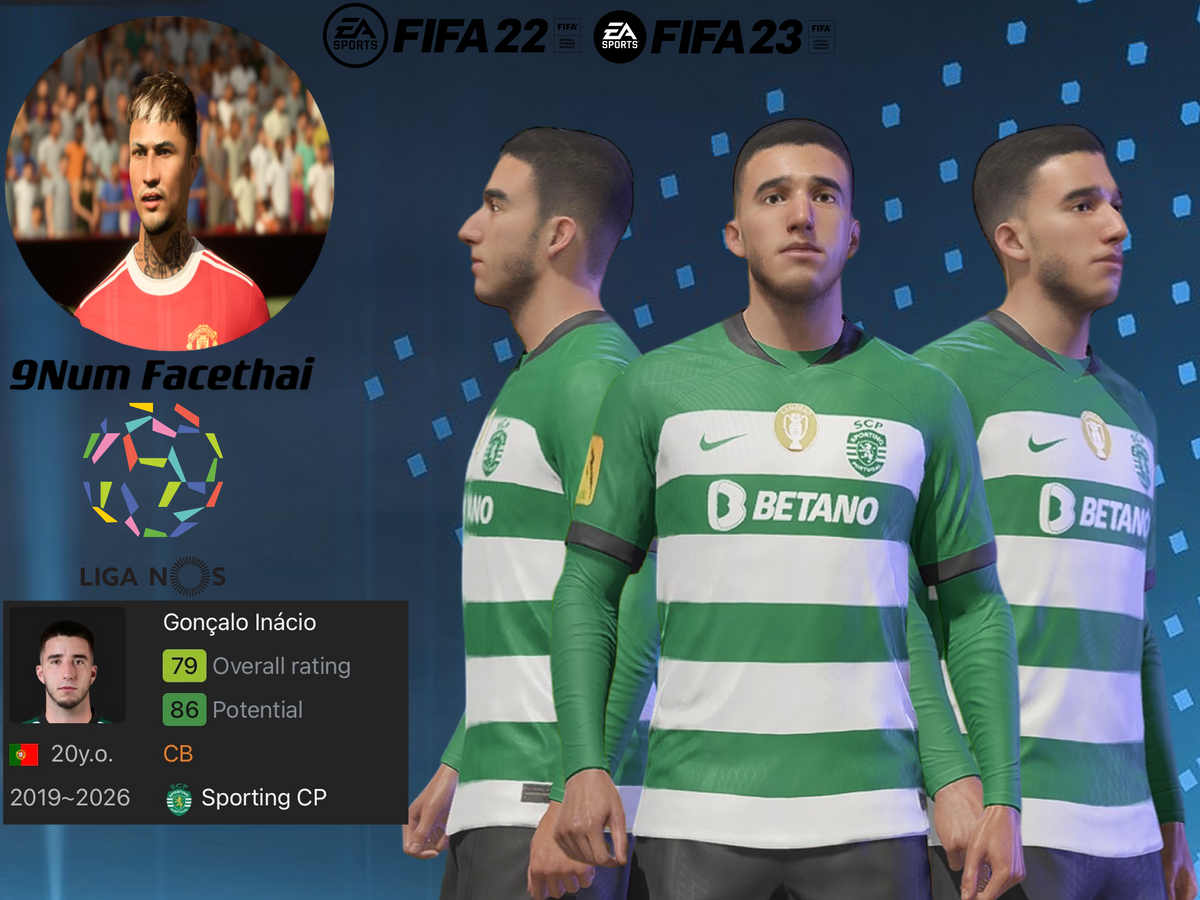Image resolution: width=1200 pixels, height=900 pixels.
Task: Open the Sporting CP club link
Action: (x=263, y=798)
